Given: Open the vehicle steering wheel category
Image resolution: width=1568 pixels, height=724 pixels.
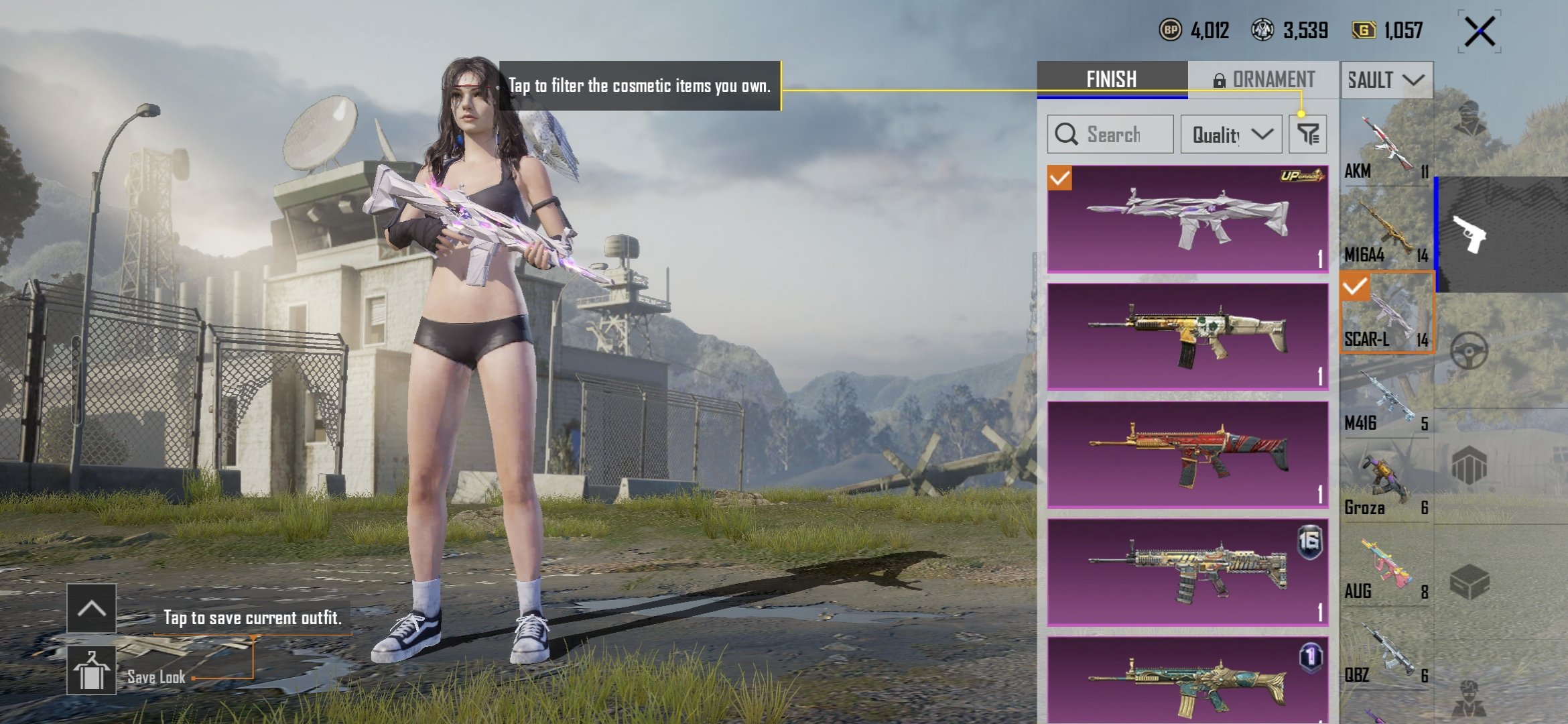Looking at the screenshot, I should pyautogui.click(x=1469, y=351).
